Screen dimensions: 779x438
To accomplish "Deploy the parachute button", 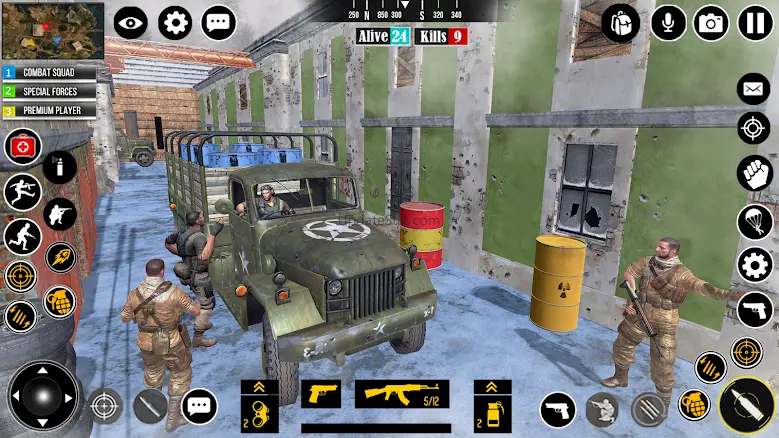I will click(x=754, y=221).
